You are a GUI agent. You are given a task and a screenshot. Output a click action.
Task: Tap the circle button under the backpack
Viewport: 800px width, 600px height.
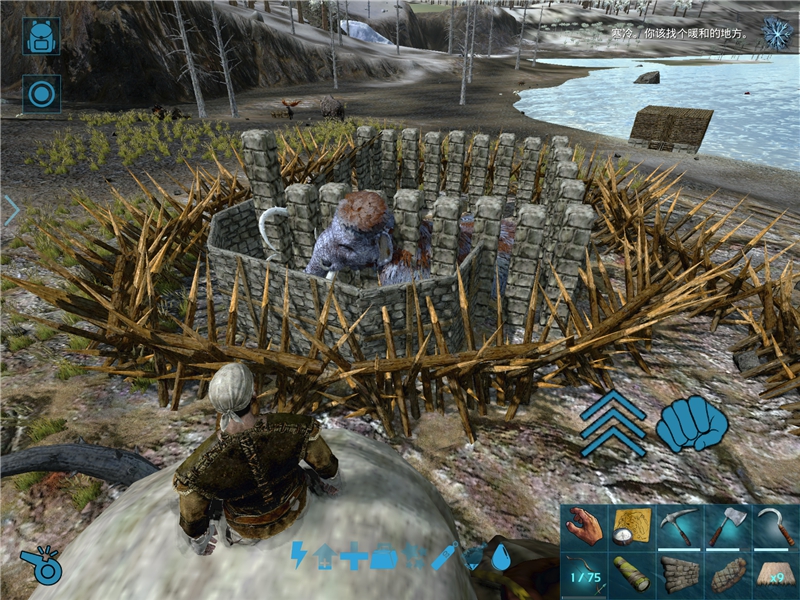pos(41,94)
